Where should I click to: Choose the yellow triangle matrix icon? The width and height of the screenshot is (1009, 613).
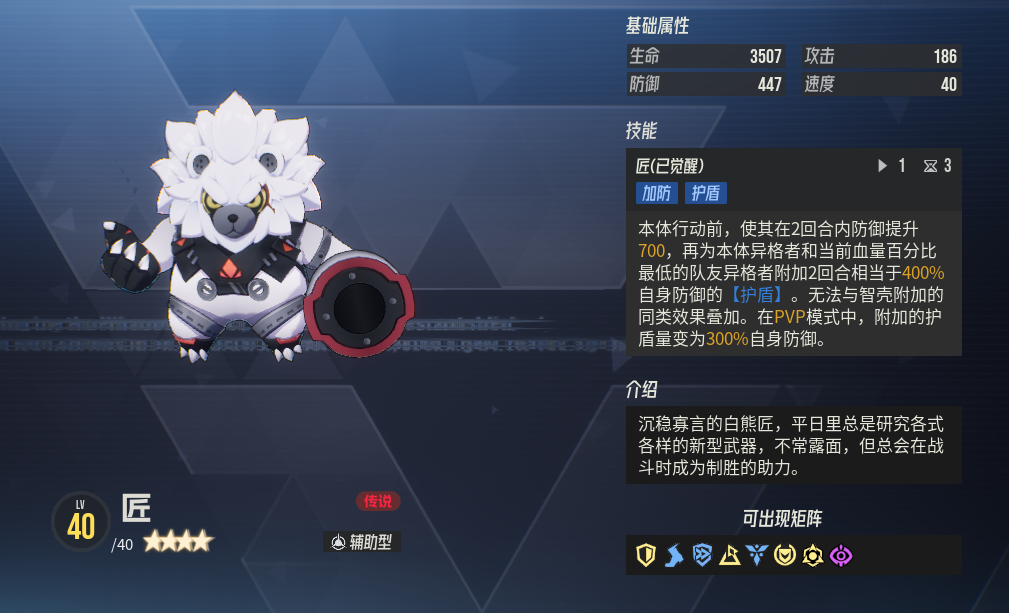[x=730, y=555]
